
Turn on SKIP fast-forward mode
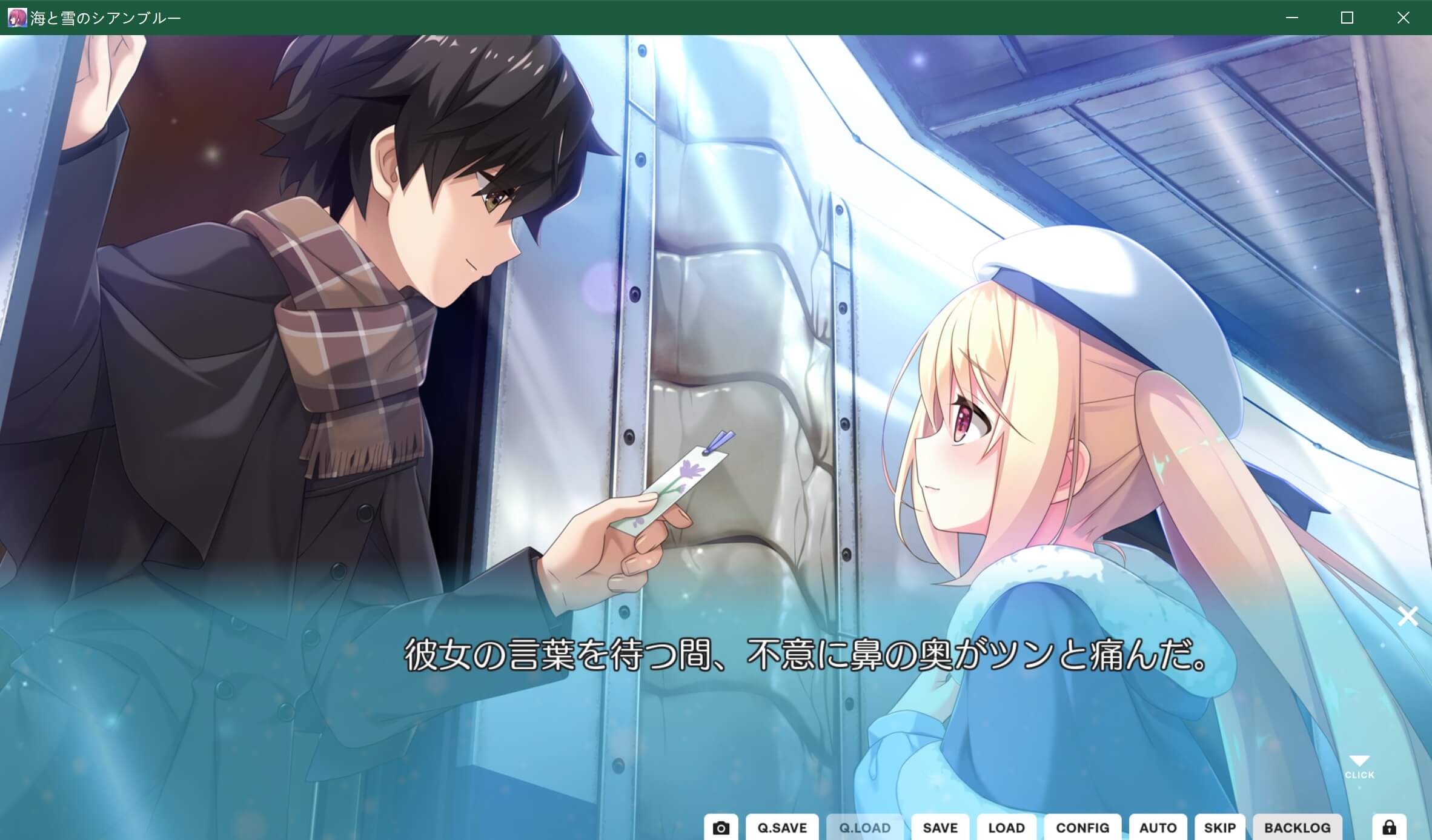[1221, 827]
